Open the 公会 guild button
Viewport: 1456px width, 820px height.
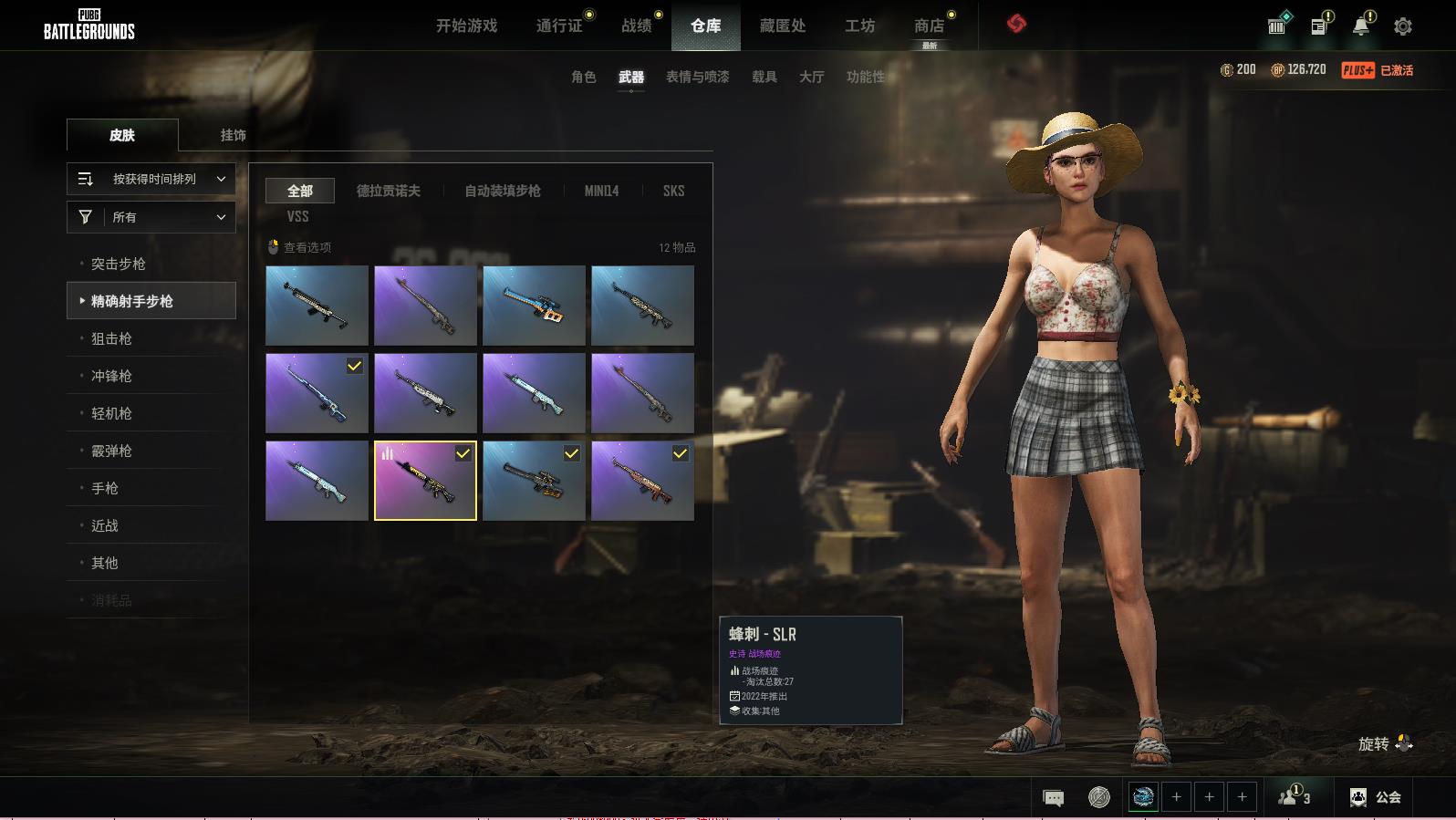tap(1376, 797)
